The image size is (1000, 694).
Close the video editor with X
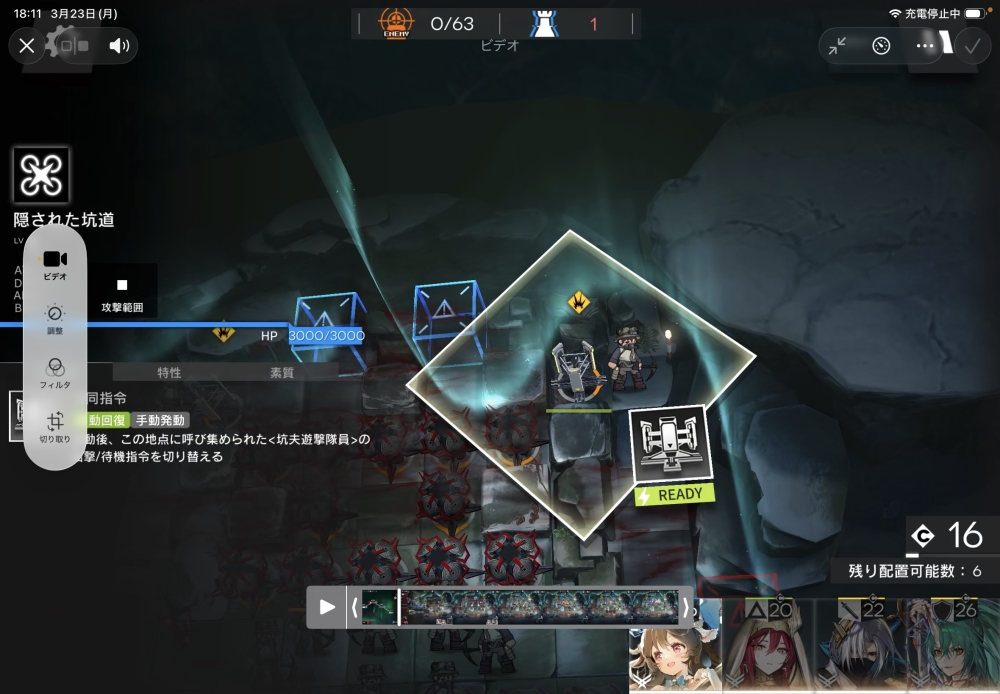[27, 45]
